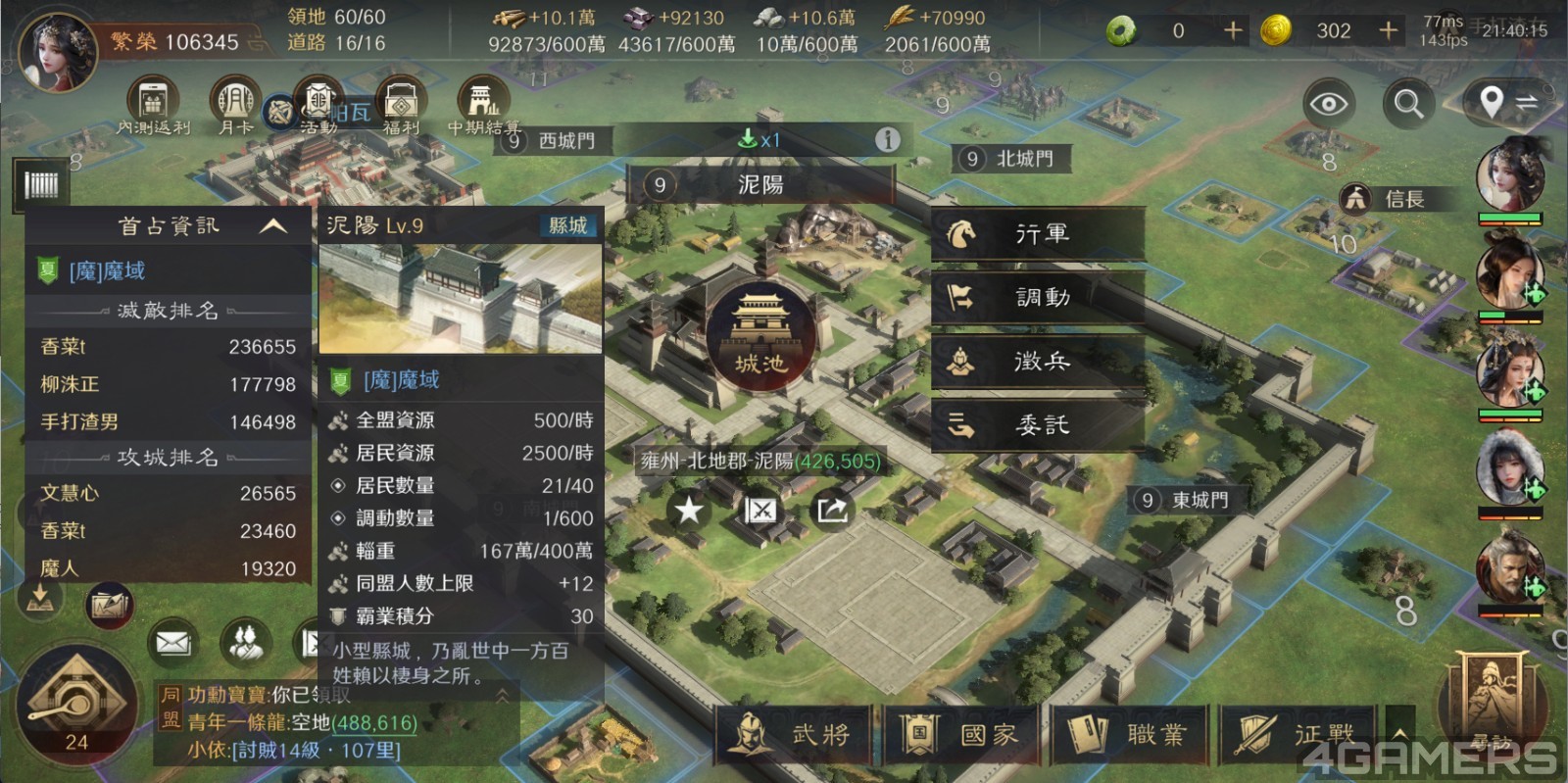Open the magnifying glass search
Viewport: 1568px width, 783px height.
pyautogui.click(x=1408, y=103)
